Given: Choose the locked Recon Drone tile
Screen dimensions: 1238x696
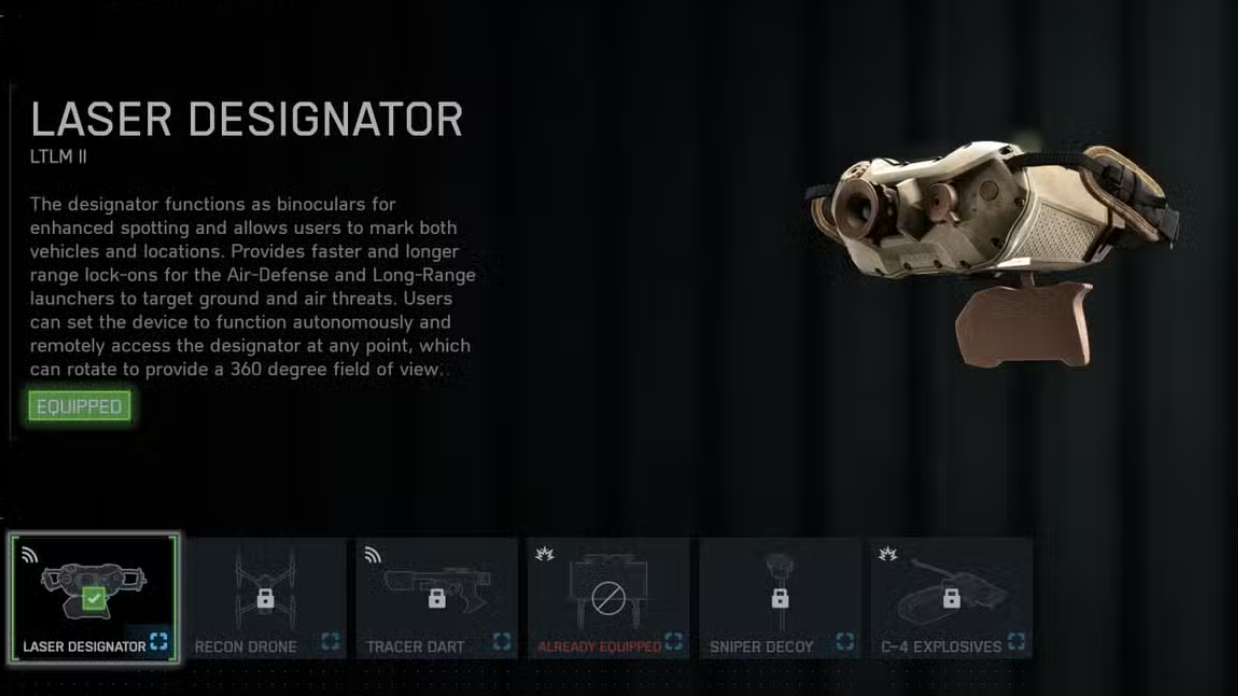Looking at the screenshot, I should (265, 598).
